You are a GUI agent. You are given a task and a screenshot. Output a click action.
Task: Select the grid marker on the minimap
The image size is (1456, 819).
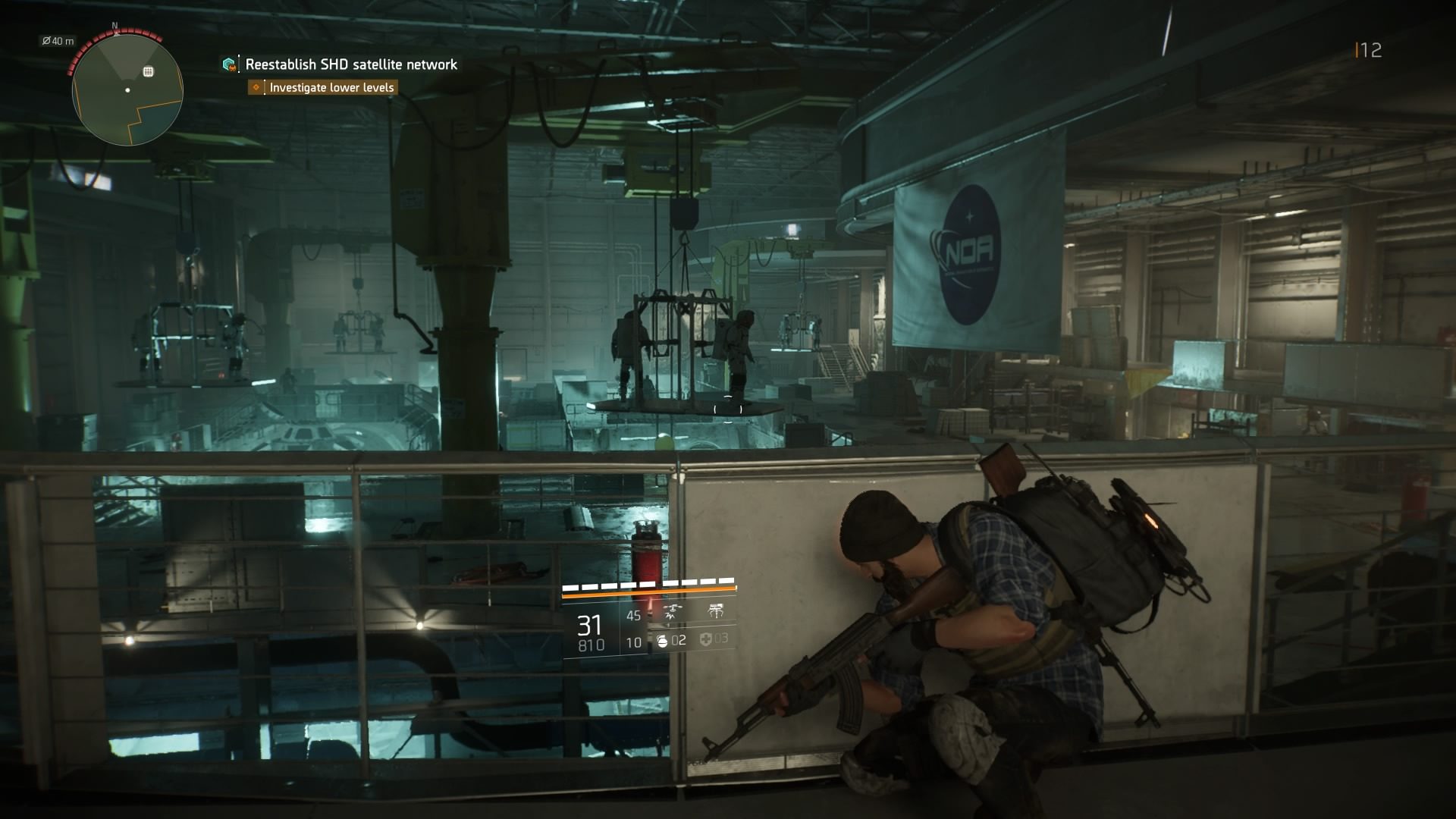pyautogui.click(x=149, y=71)
